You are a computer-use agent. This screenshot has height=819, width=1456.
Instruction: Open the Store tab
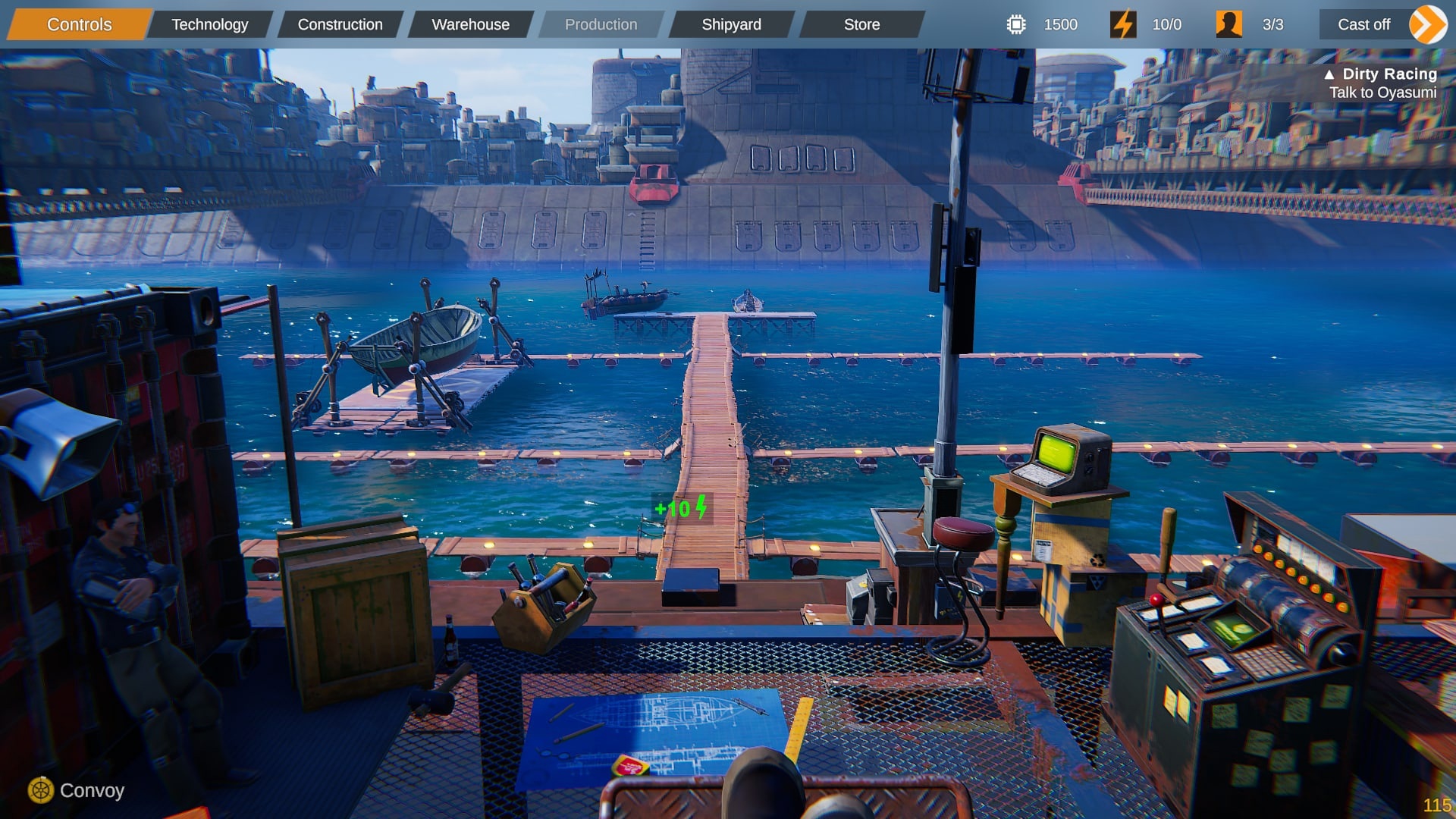861,24
